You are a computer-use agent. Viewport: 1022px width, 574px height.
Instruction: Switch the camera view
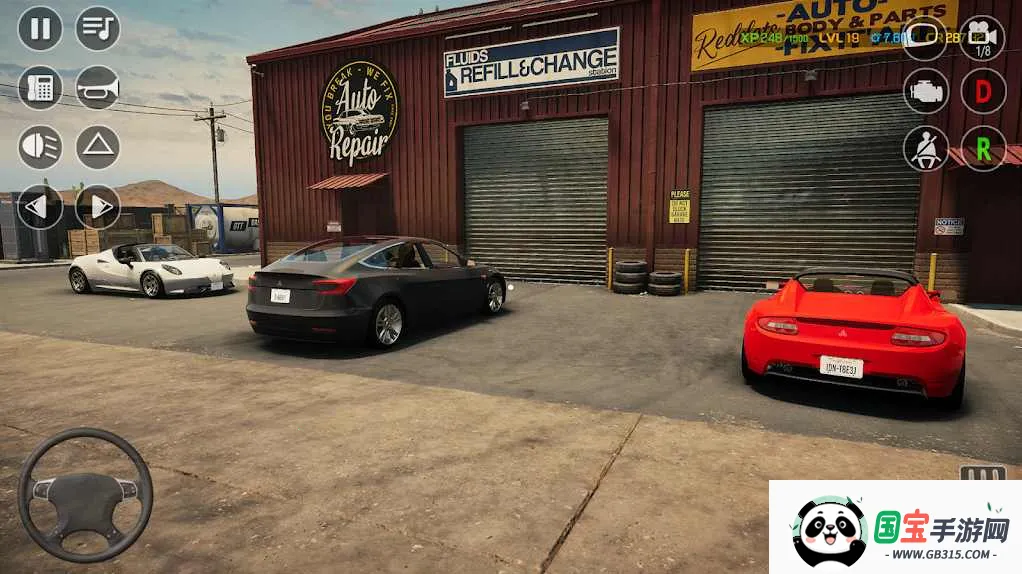point(983,38)
